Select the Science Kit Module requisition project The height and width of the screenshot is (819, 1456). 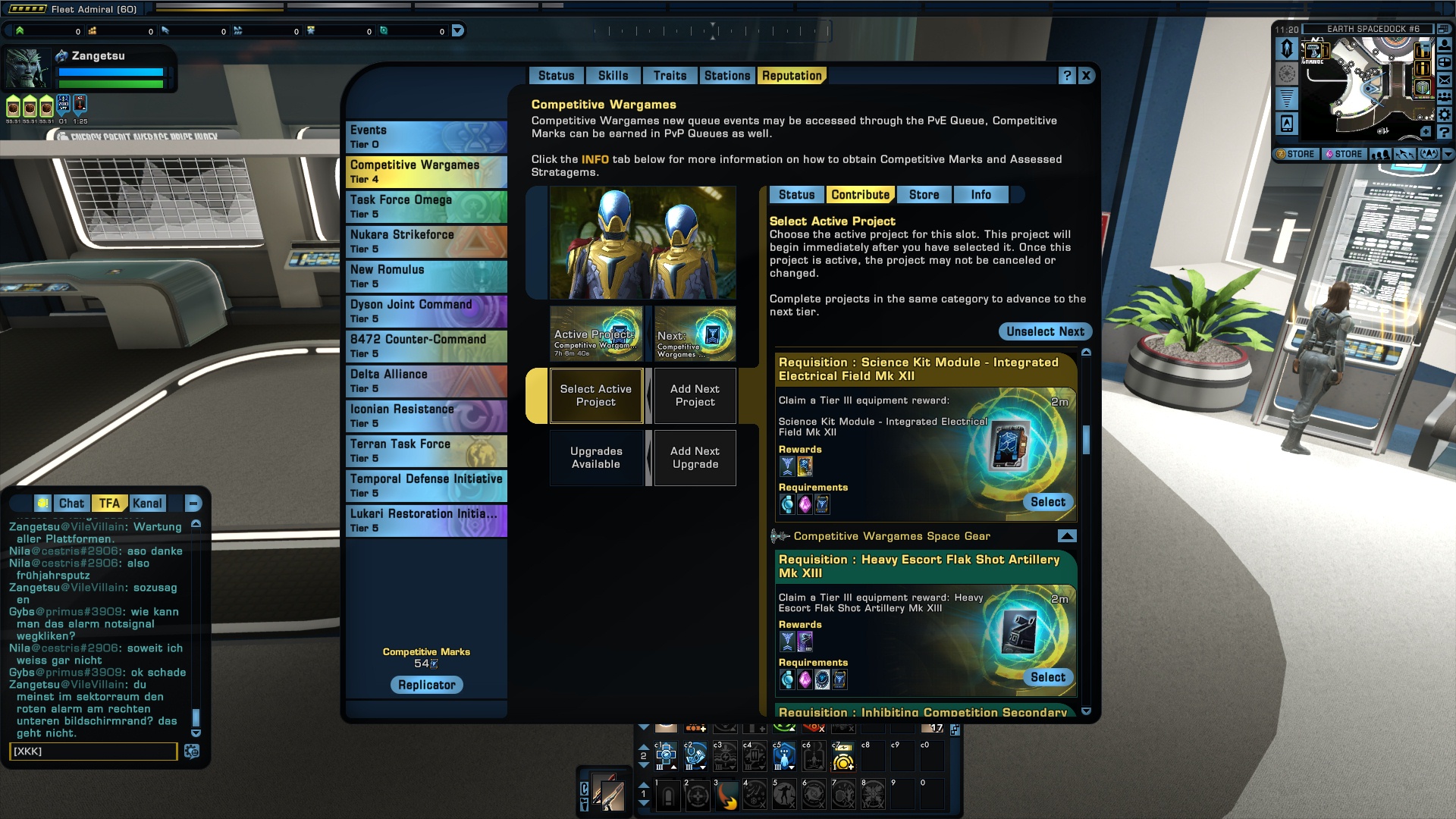1047,502
